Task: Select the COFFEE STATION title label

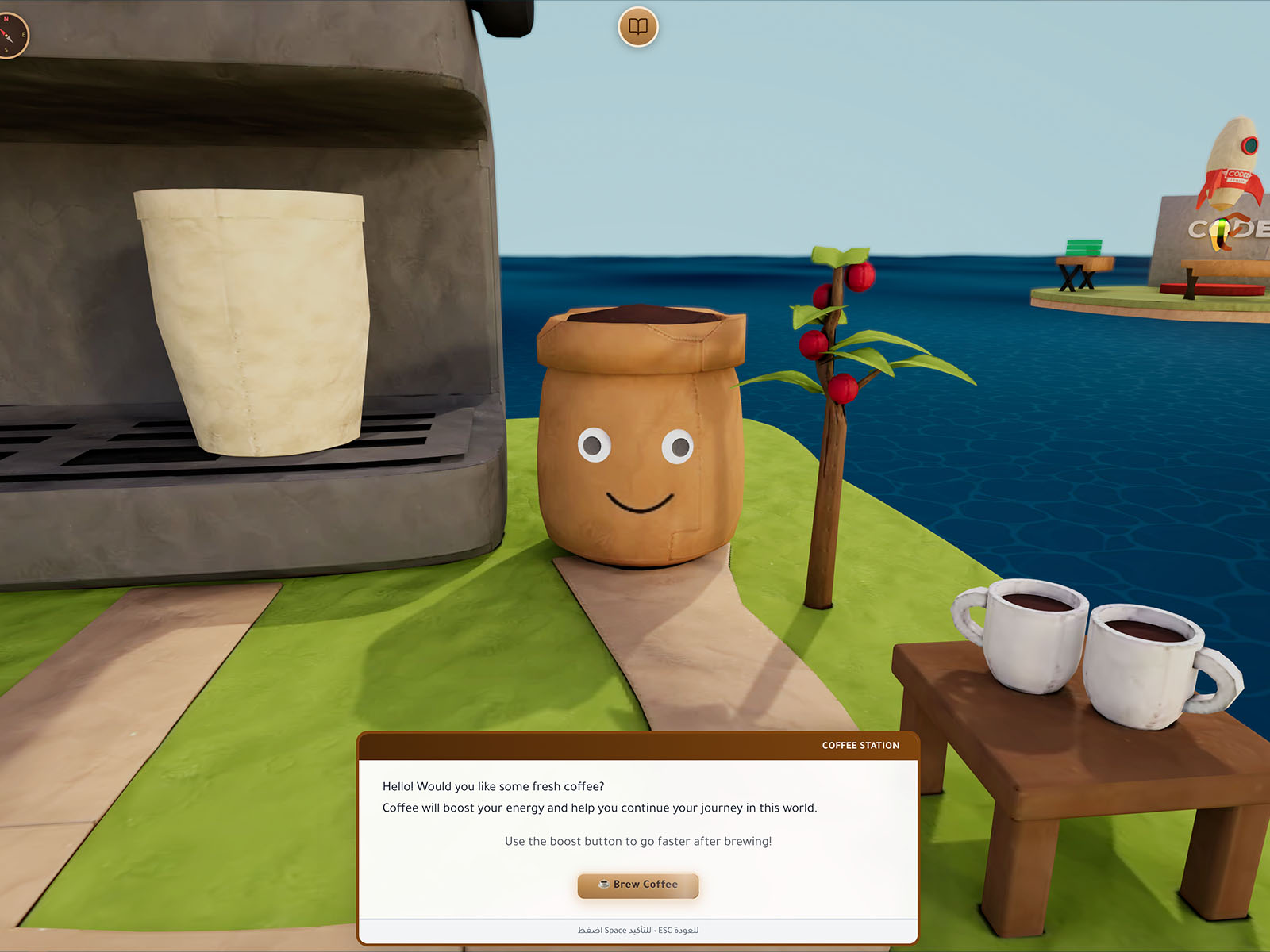Action: (x=860, y=745)
